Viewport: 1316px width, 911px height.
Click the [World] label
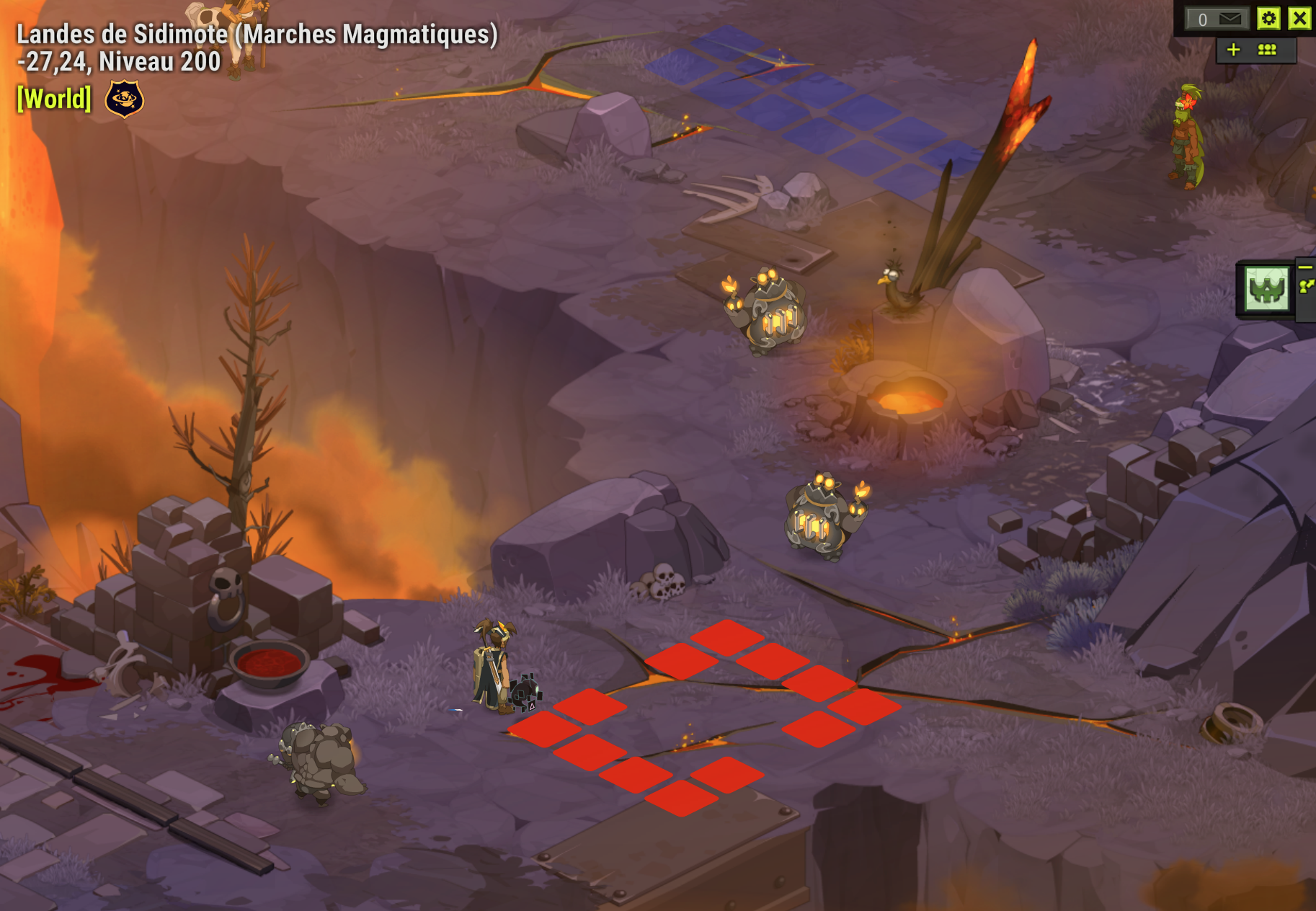[x=54, y=99]
